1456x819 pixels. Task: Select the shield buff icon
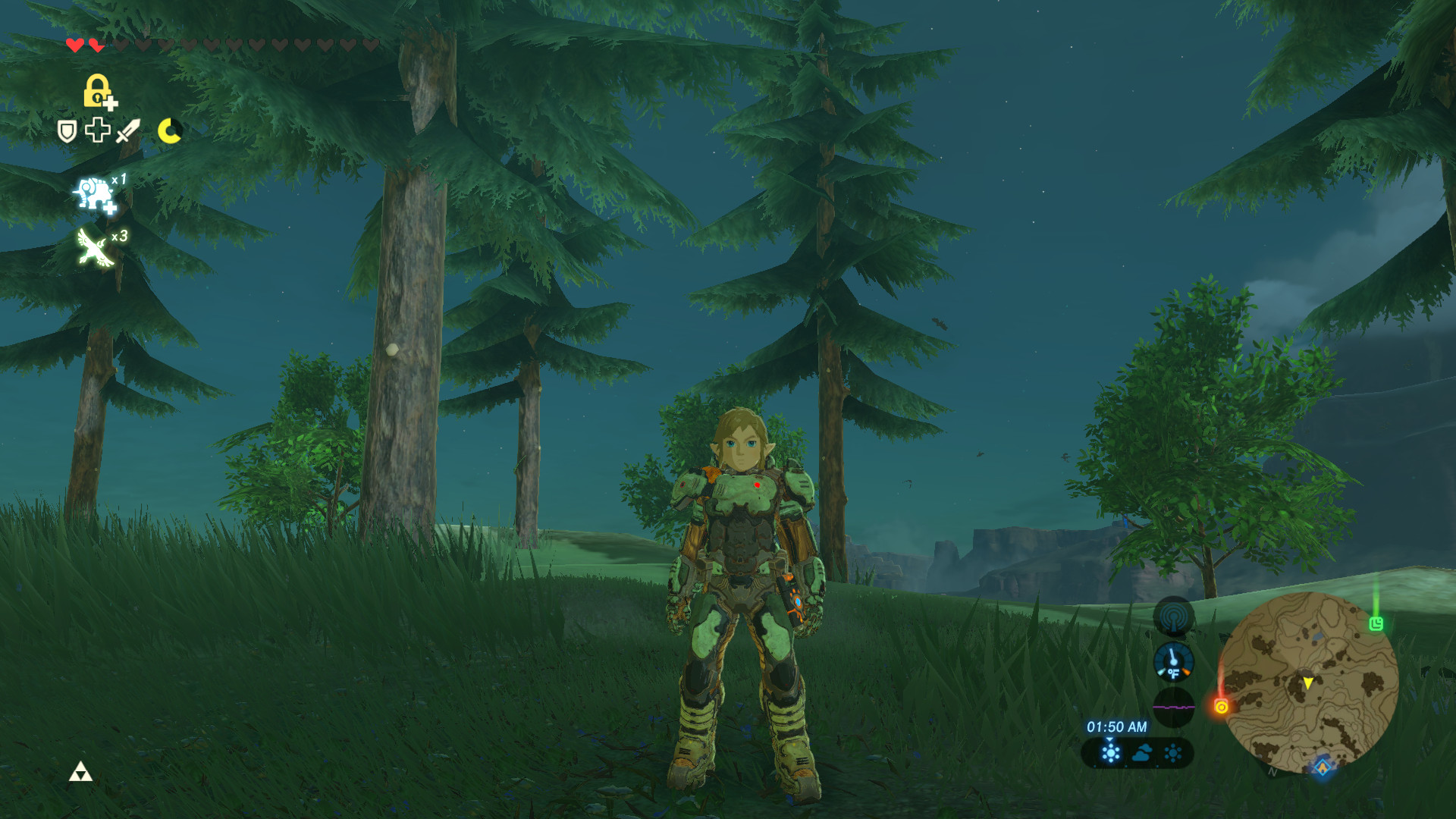[x=67, y=130]
